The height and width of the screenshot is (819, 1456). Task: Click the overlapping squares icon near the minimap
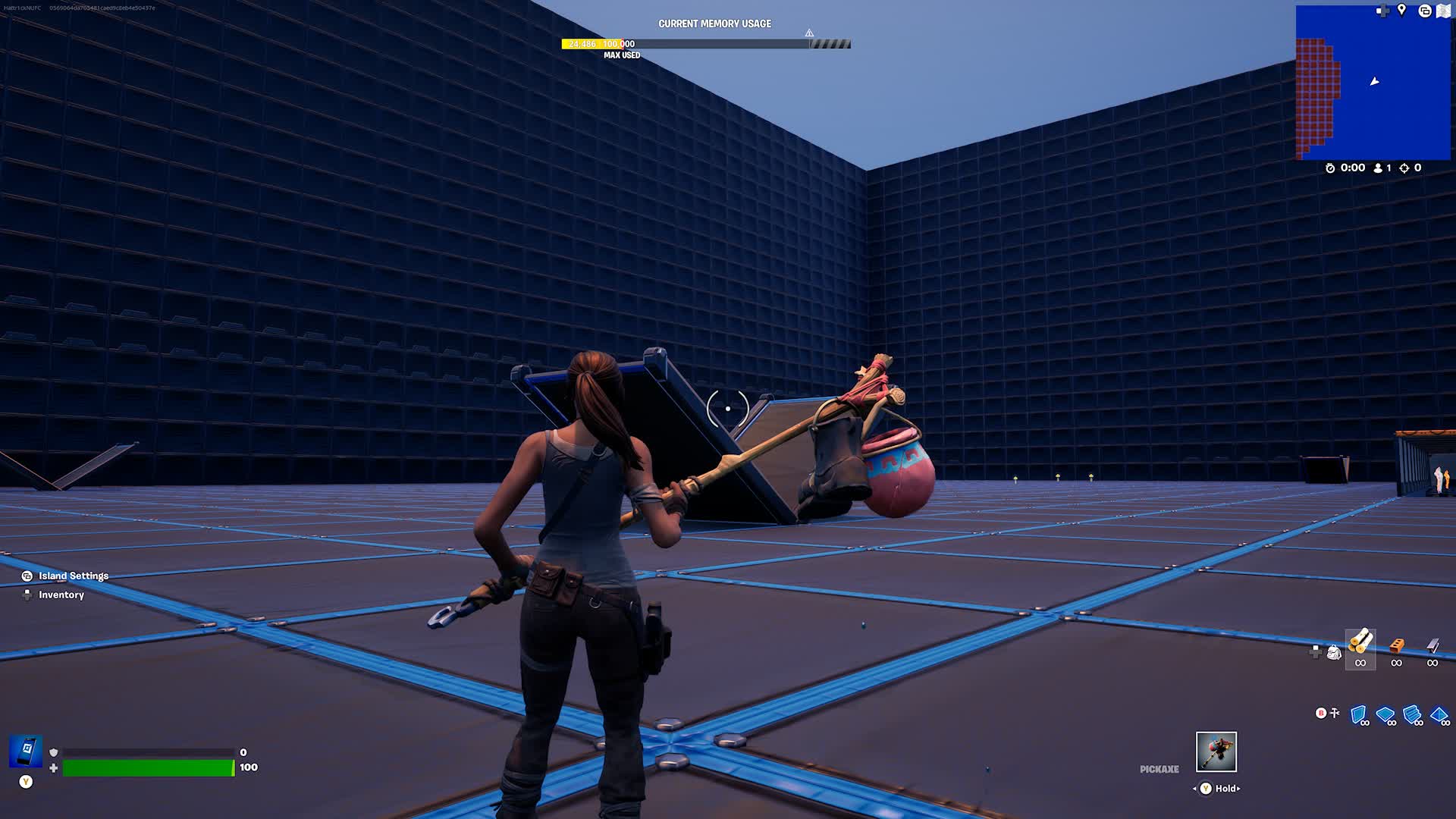pos(1425,11)
